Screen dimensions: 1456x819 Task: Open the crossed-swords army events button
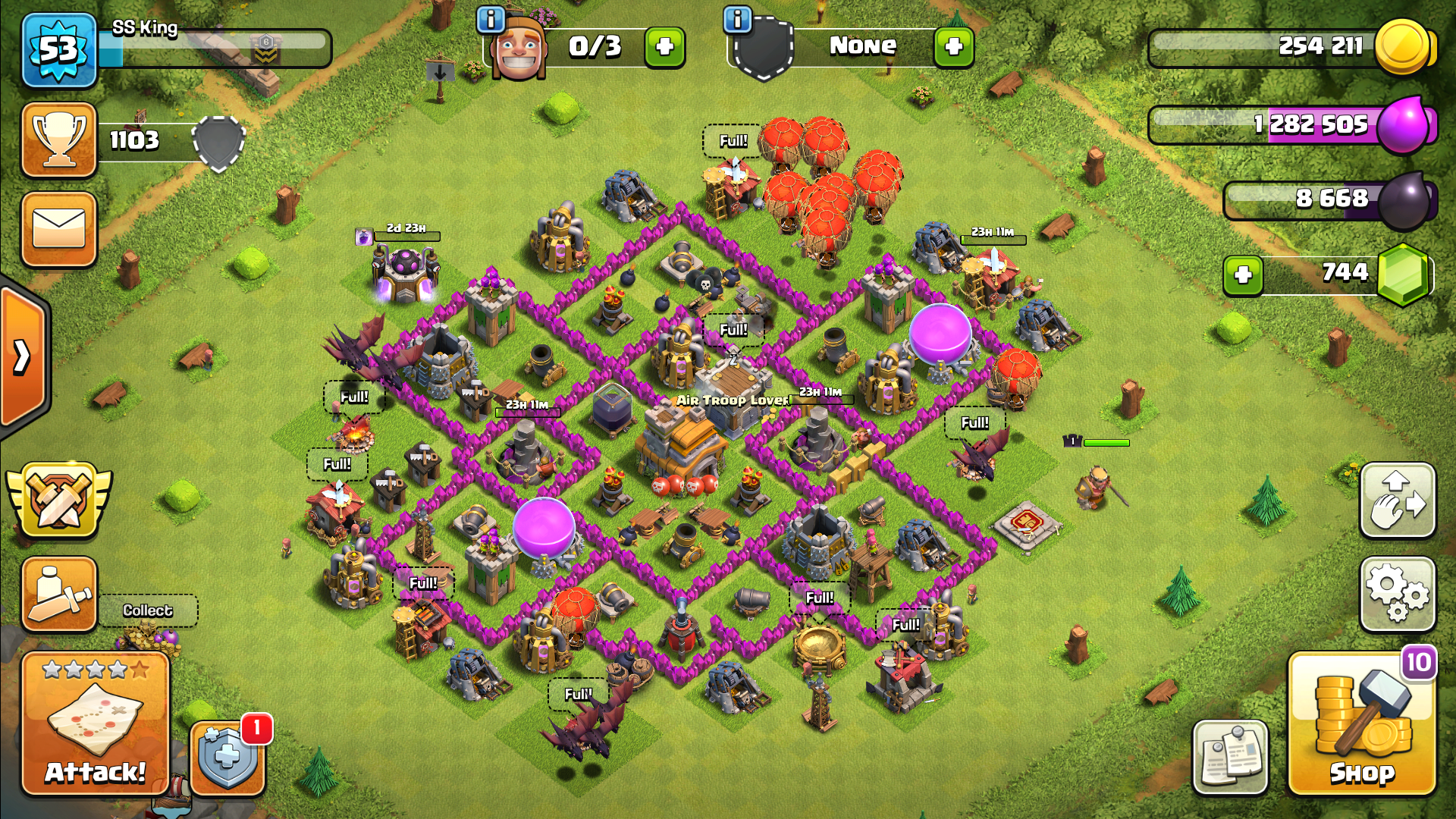click(59, 500)
